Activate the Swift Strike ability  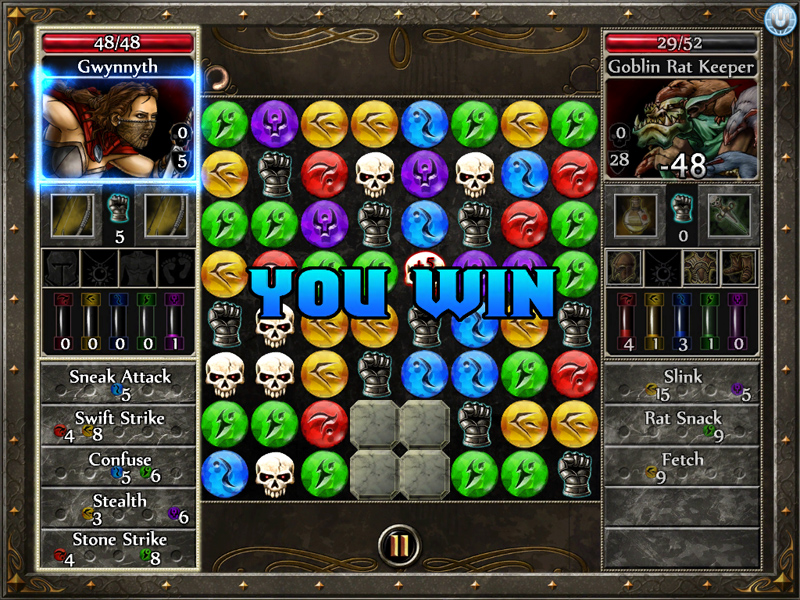120,425
